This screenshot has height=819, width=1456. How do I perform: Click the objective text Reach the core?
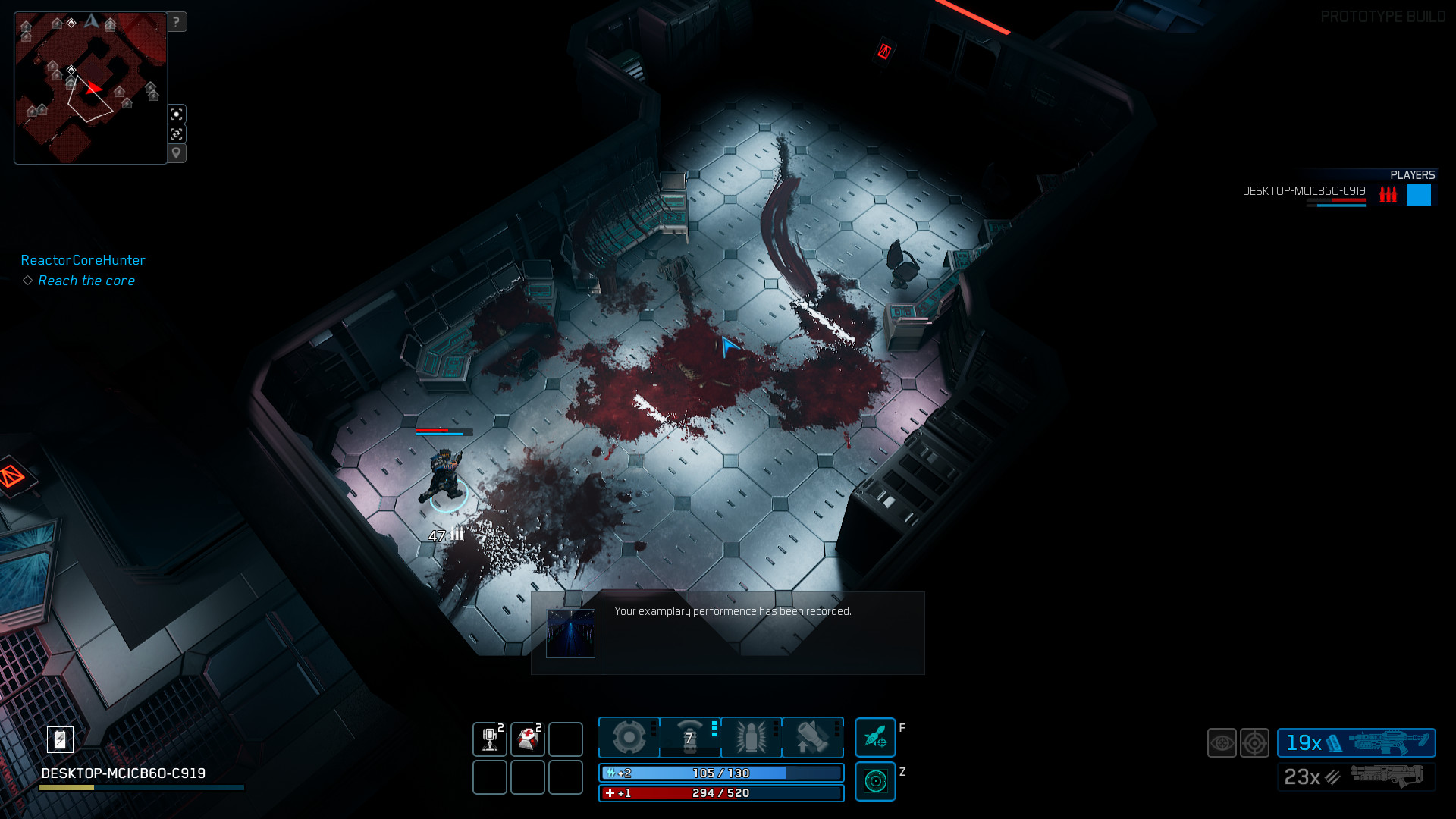coord(86,281)
